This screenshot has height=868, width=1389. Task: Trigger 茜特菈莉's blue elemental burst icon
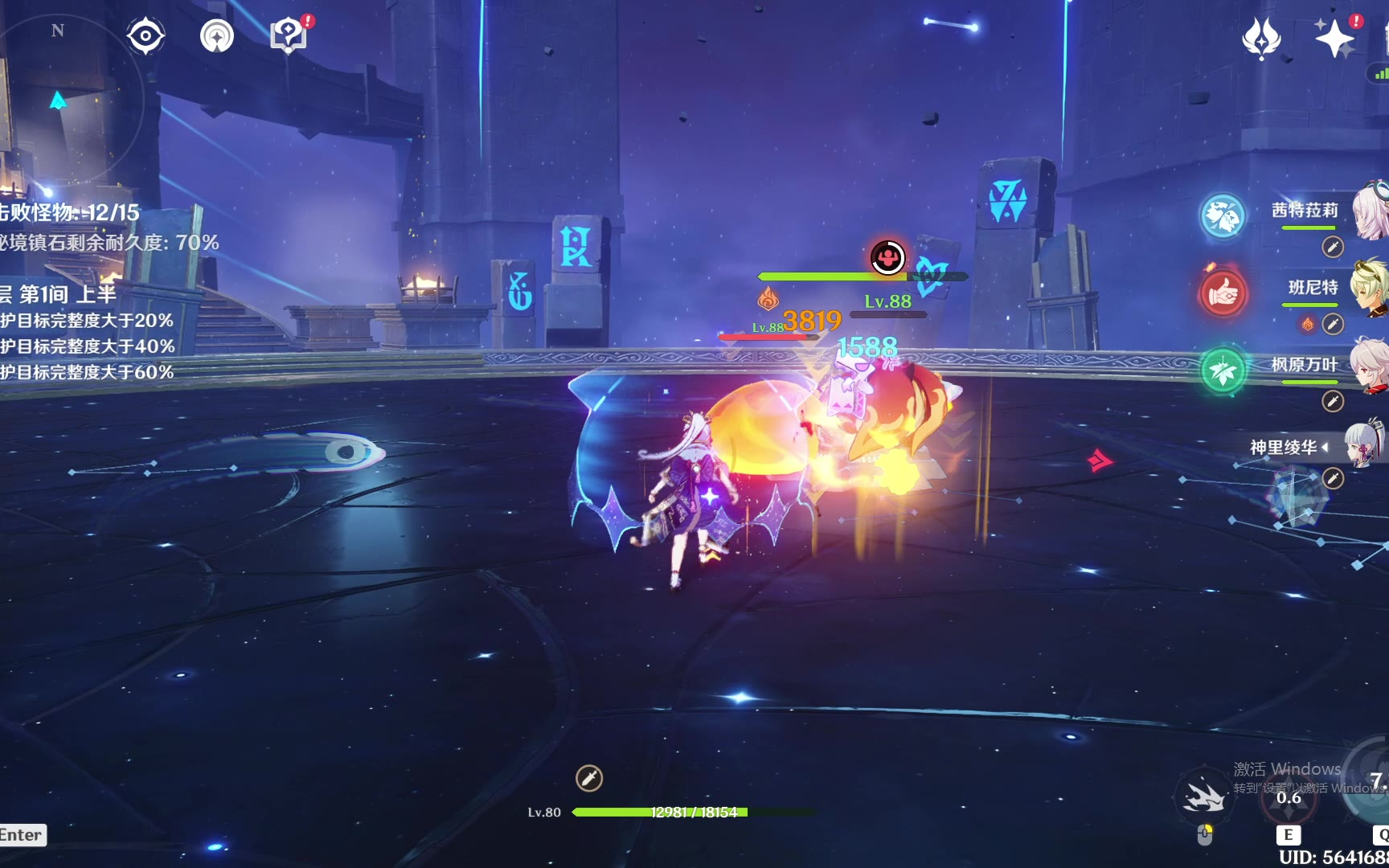[1223, 215]
